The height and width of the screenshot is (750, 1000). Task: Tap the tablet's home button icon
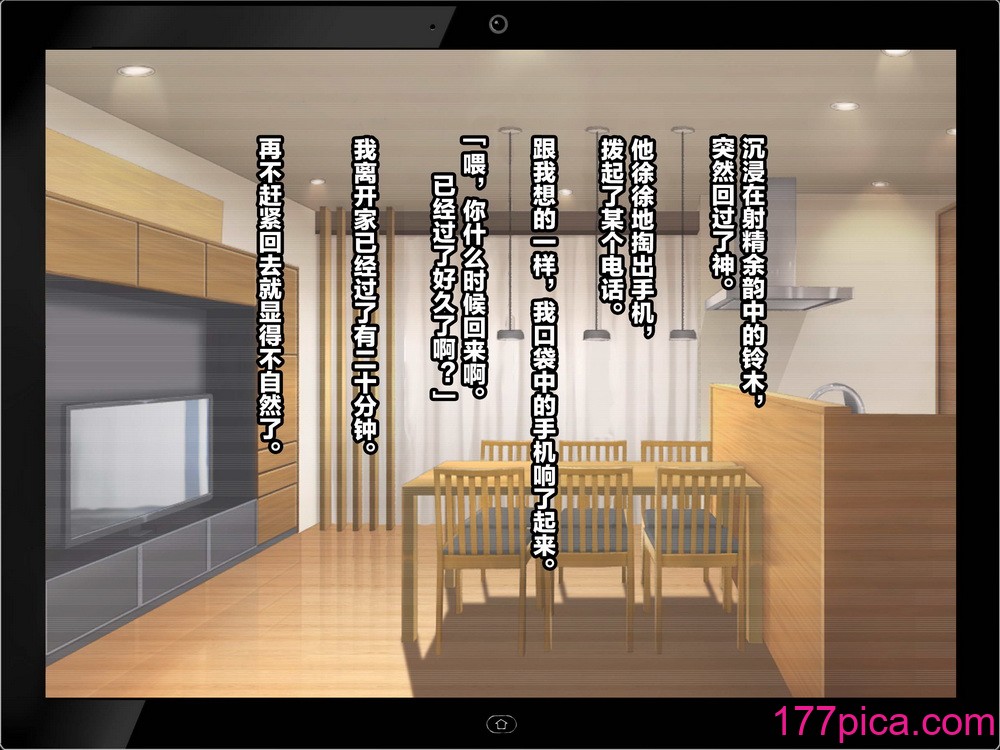[x=499, y=722]
